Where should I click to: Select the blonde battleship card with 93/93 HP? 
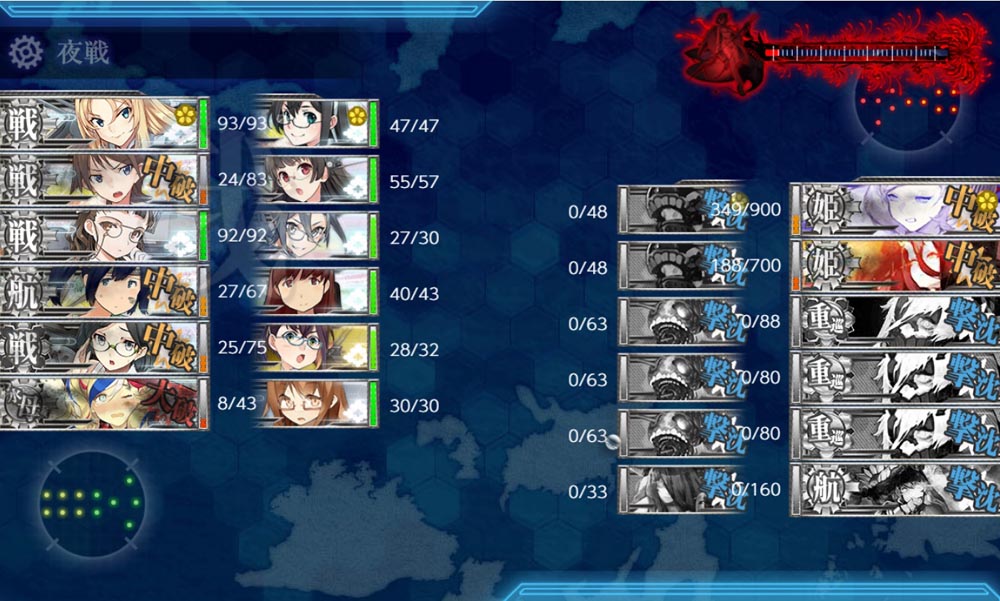[104, 124]
